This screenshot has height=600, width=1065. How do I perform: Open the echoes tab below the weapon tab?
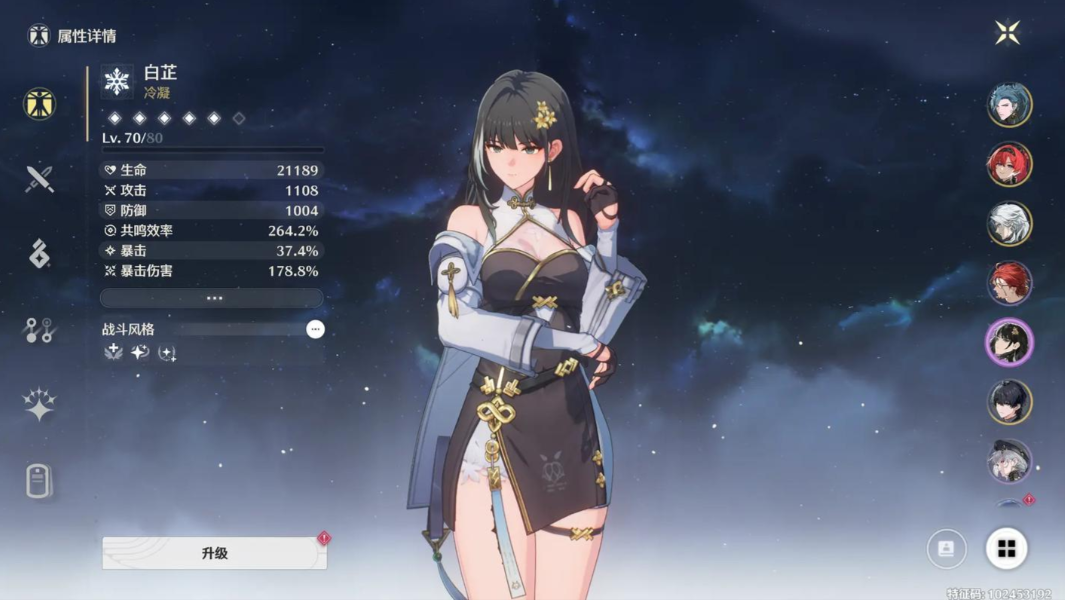(x=39, y=254)
